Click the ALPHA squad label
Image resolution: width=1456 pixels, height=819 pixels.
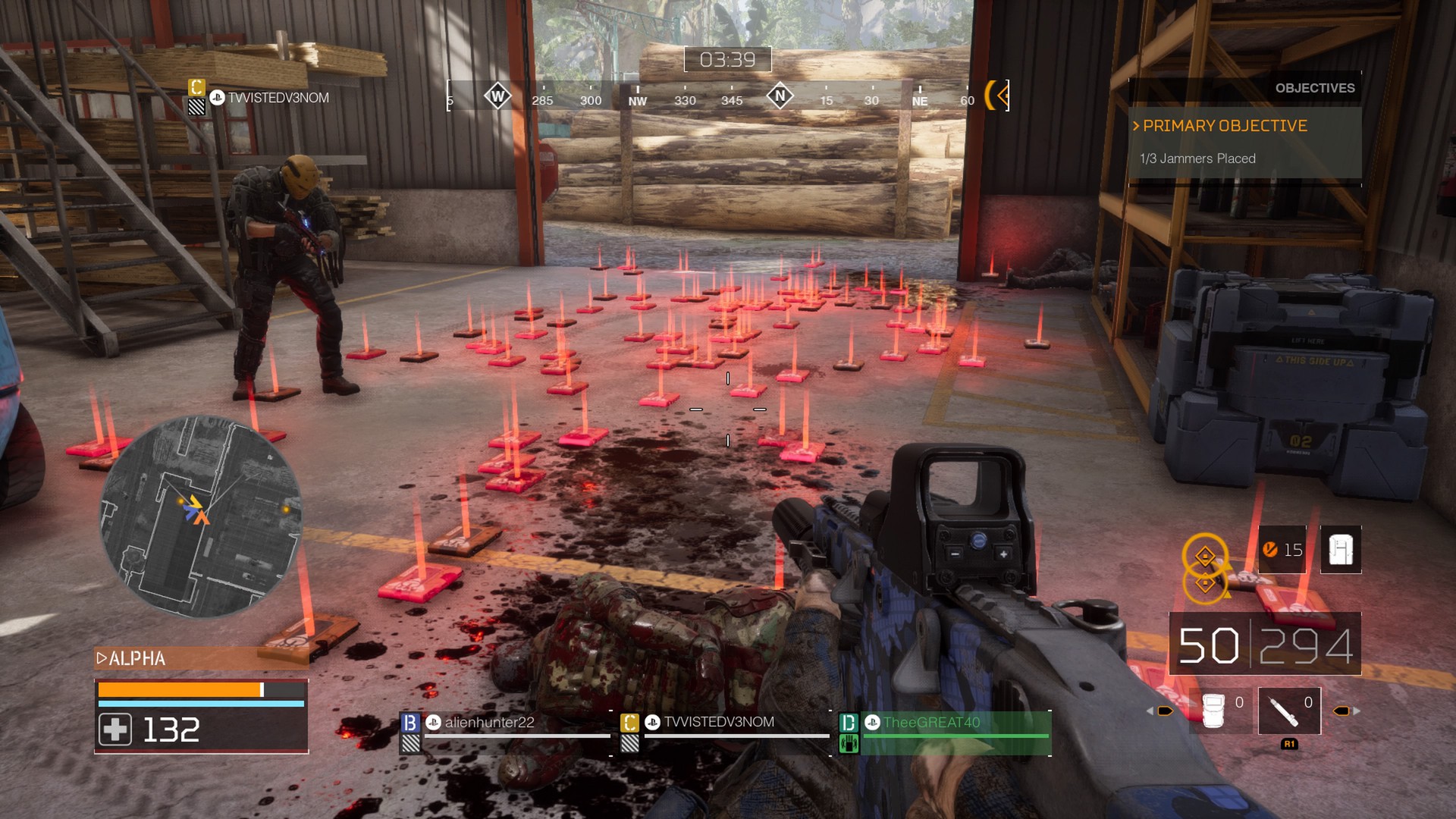tap(136, 658)
